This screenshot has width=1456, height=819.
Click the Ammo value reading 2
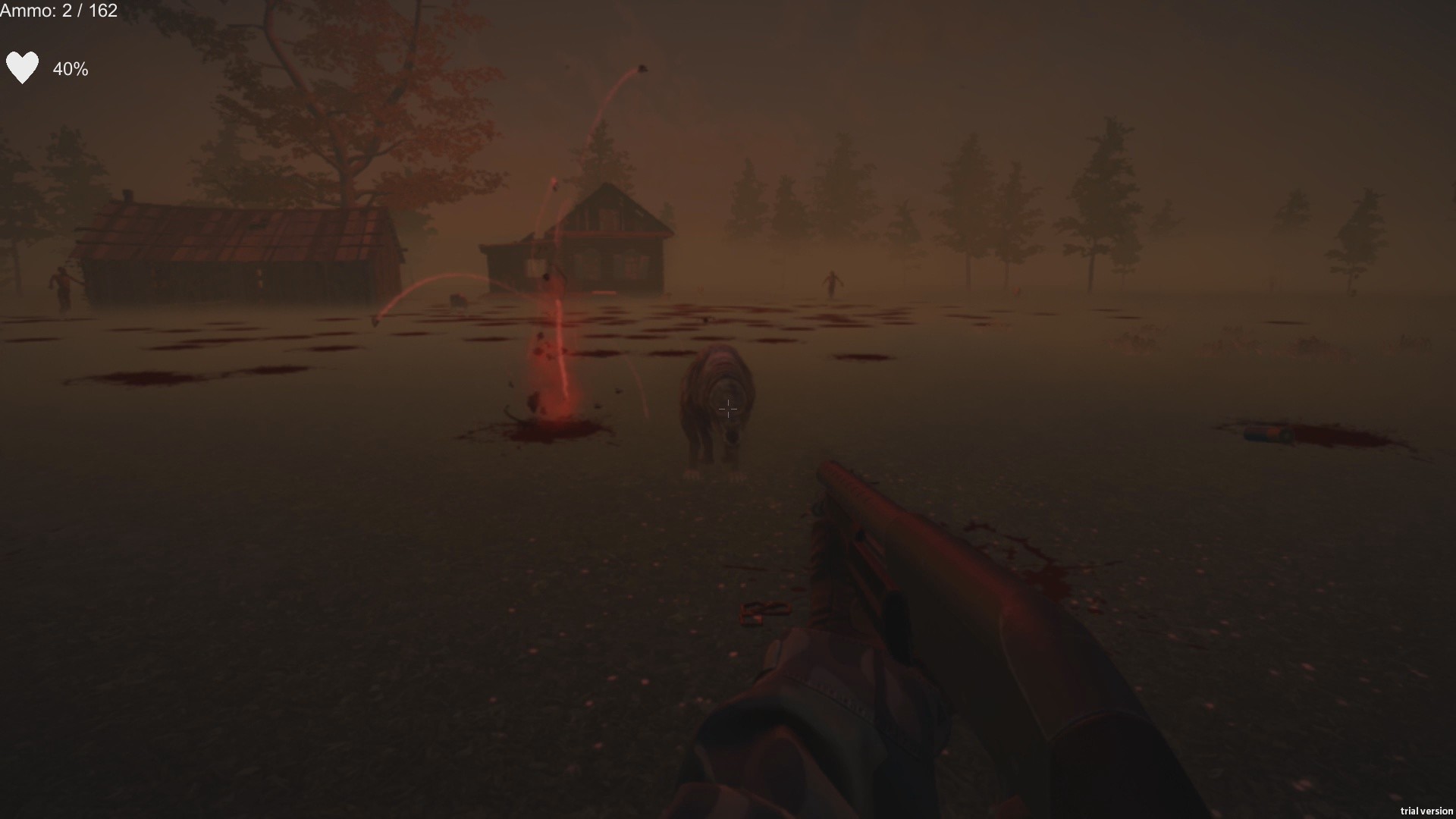point(67,11)
